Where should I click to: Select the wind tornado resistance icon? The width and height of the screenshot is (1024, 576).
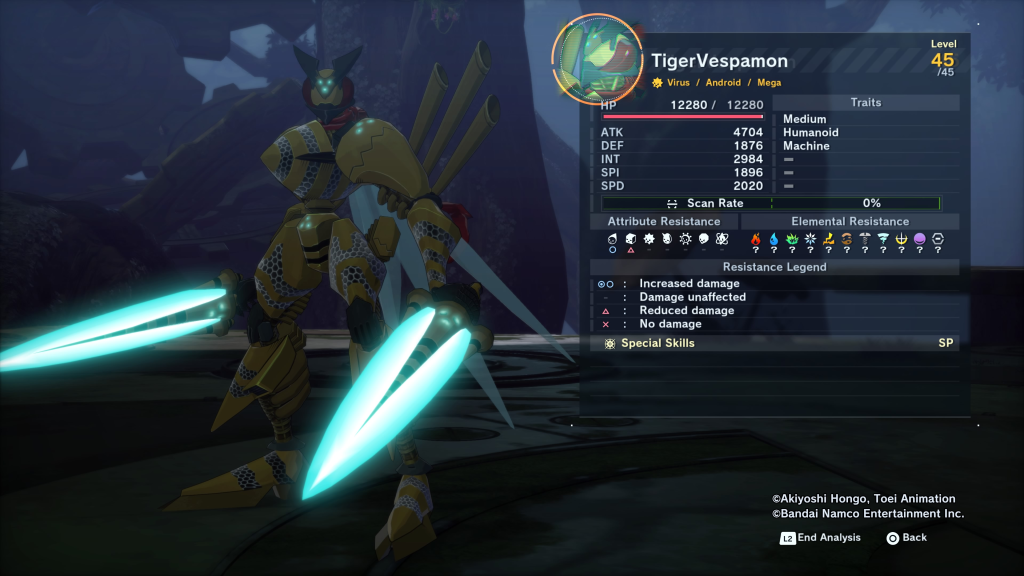[x=883, y=239]
